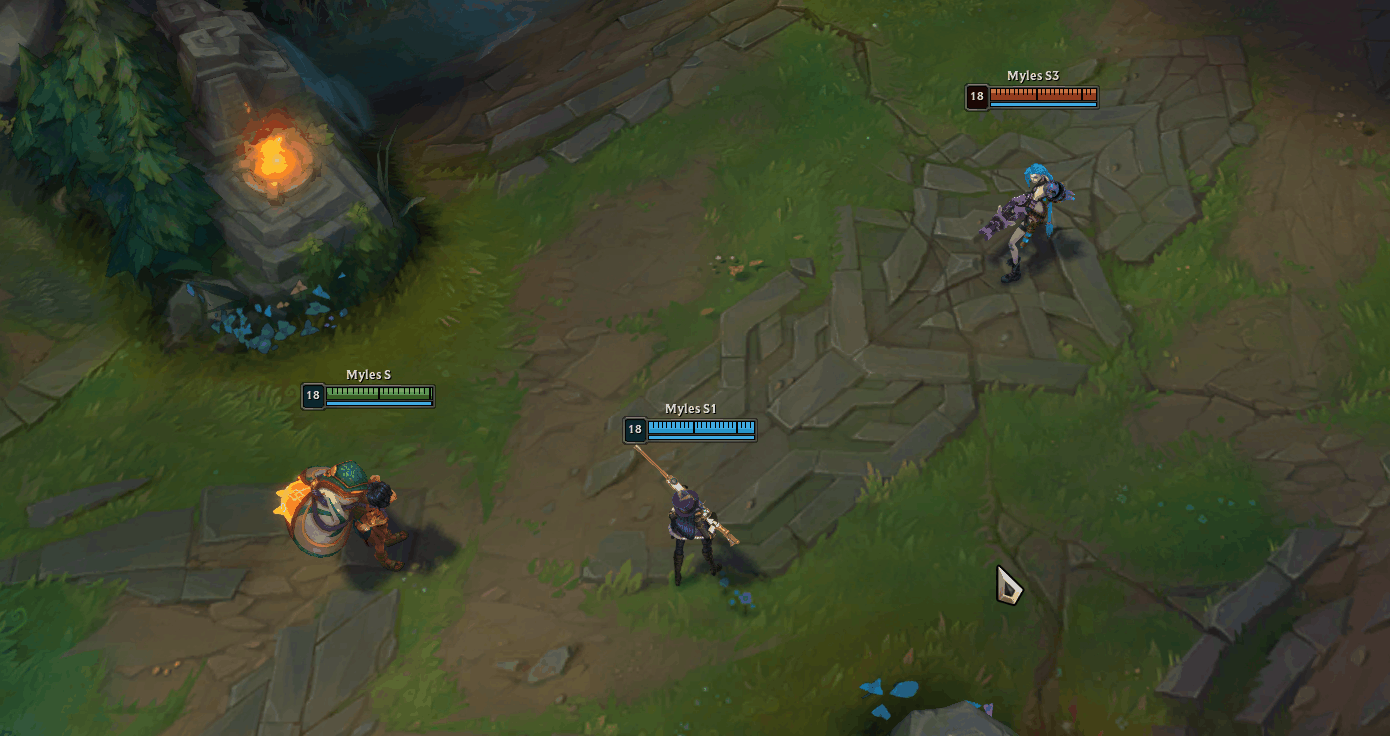
Task: Select the Caitlyn champion model
Action: pos(690,520)
